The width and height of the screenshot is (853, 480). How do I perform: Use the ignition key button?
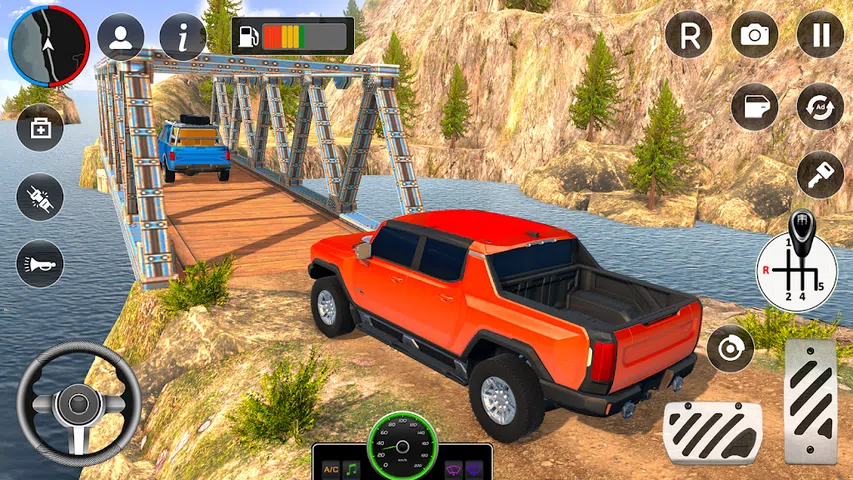(x=820, y=174)
